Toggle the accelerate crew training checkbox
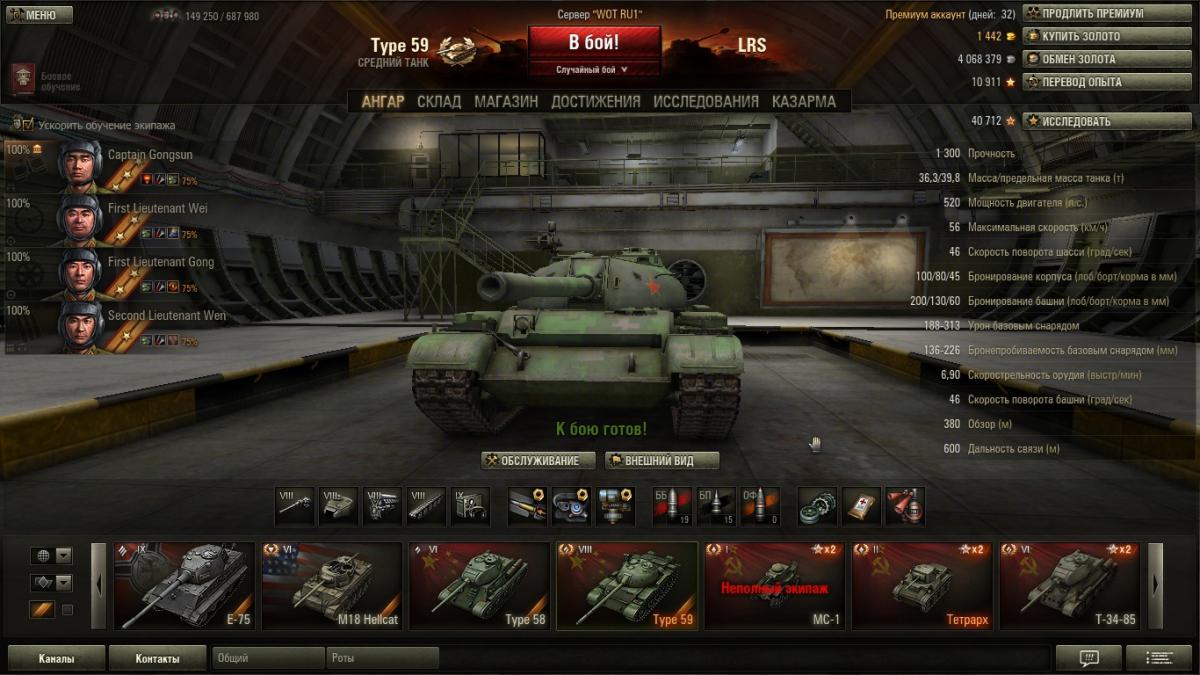This screenshot has width=1200, height=675. 17,125
